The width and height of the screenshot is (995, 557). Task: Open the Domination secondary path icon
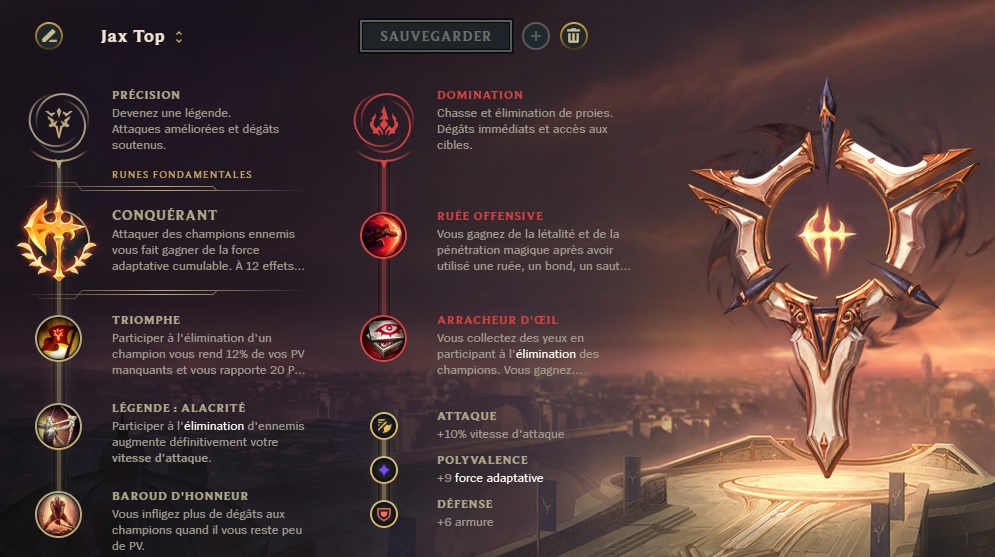[x=383, y=120]
